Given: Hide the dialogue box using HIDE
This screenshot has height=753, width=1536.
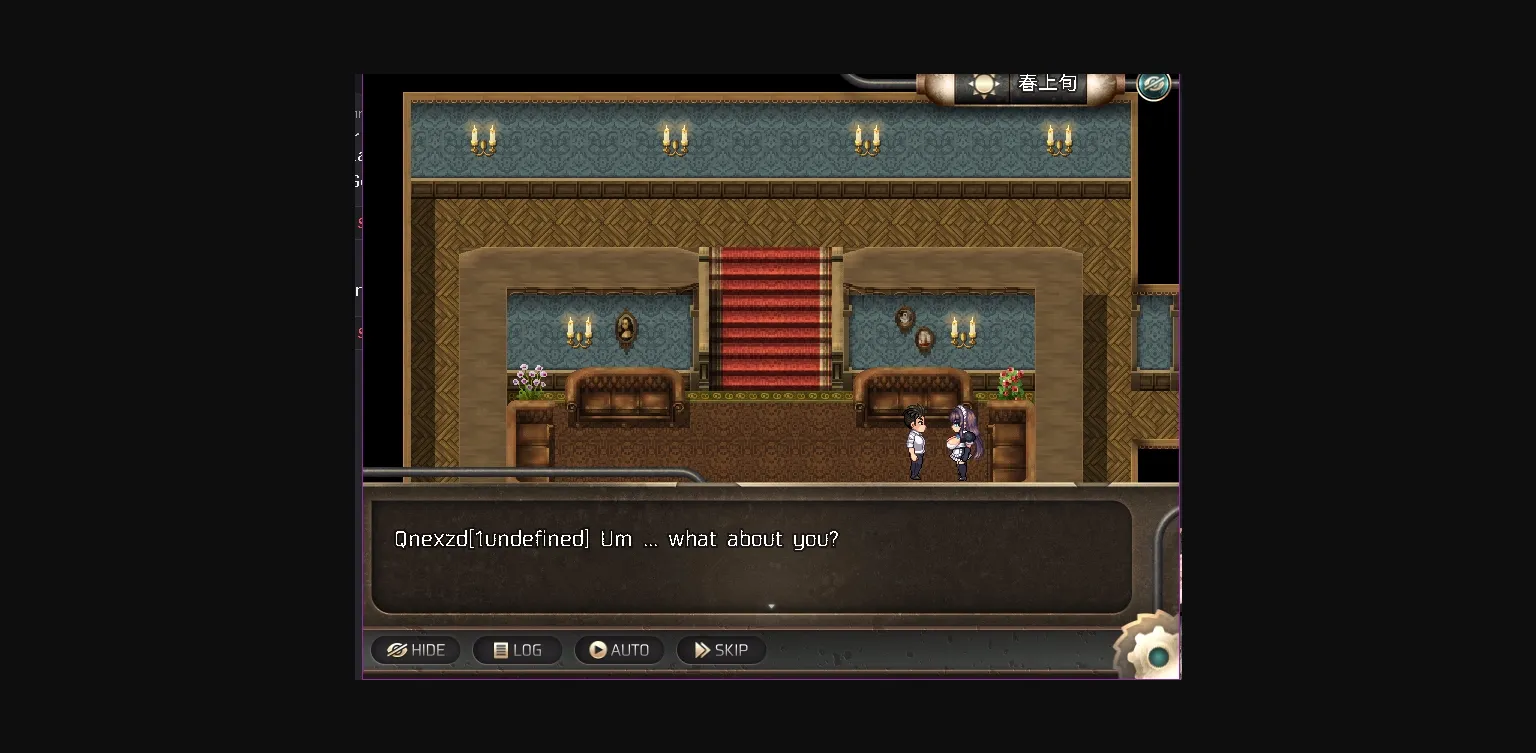Looking at the screenshot, I should click(x=415, y=650).
